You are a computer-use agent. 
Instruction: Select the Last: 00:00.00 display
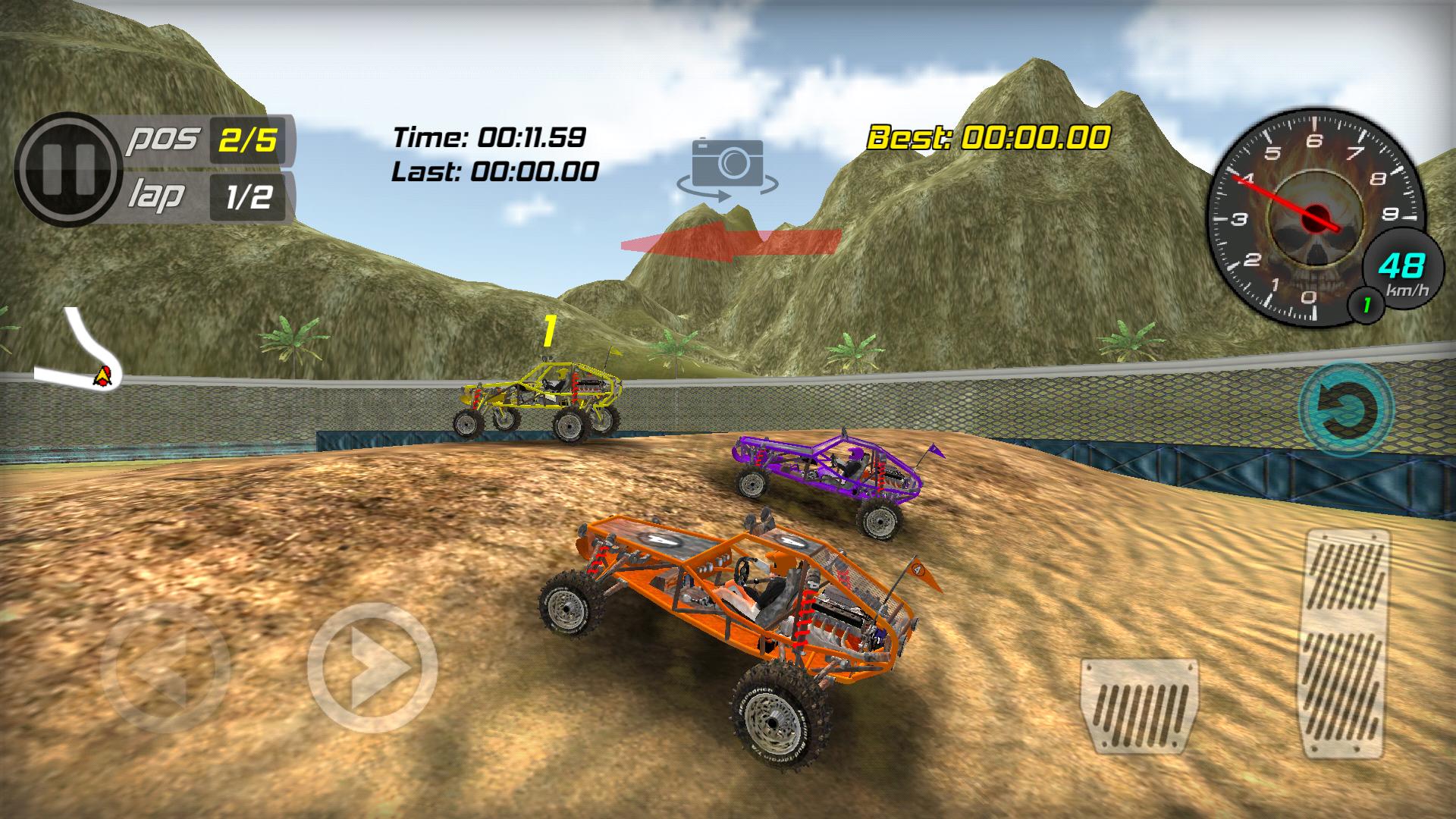tap(494, 173)
